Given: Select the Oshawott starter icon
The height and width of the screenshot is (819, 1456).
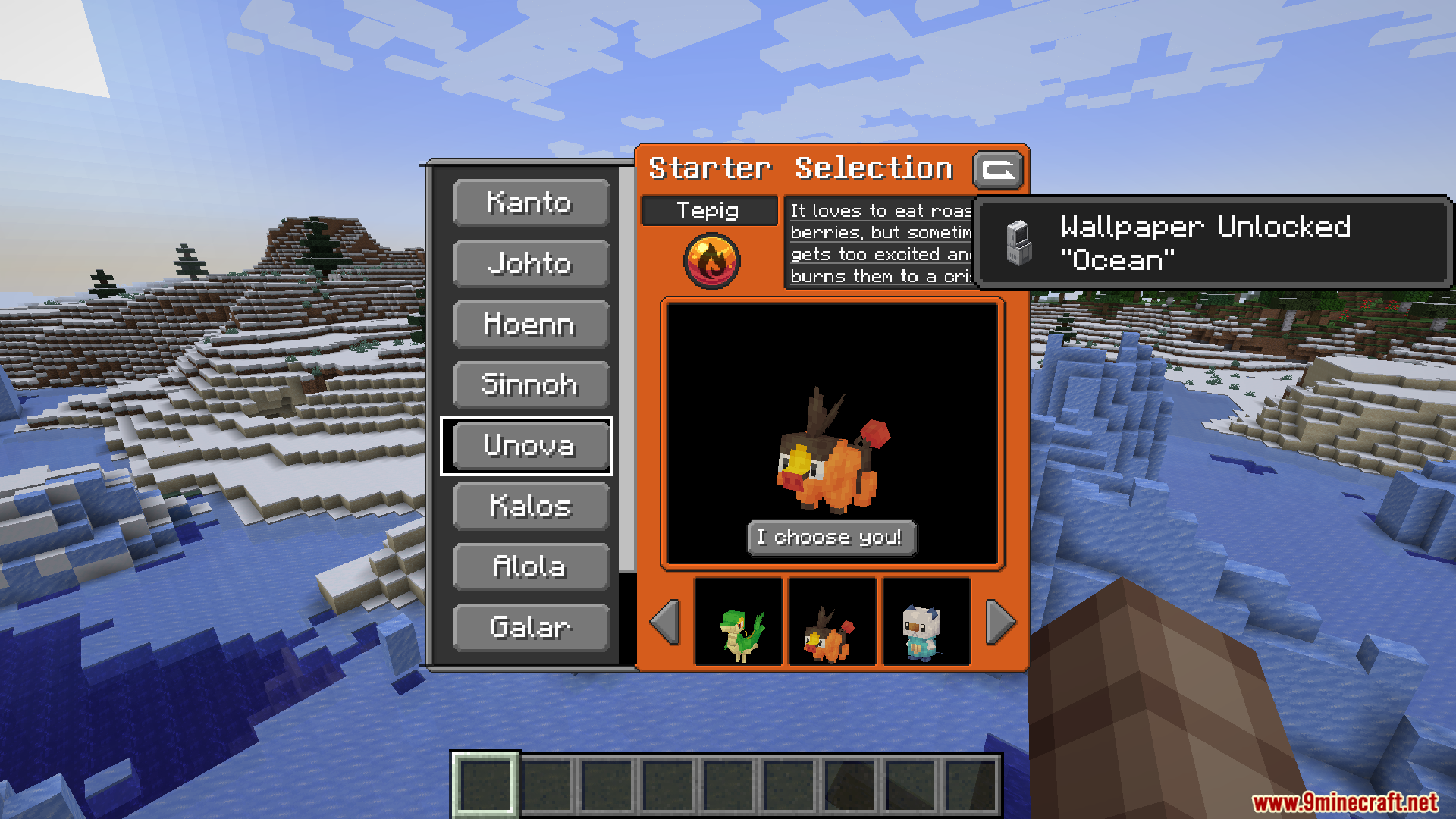Looking at the screenshot, I should (x=925, y=622).
